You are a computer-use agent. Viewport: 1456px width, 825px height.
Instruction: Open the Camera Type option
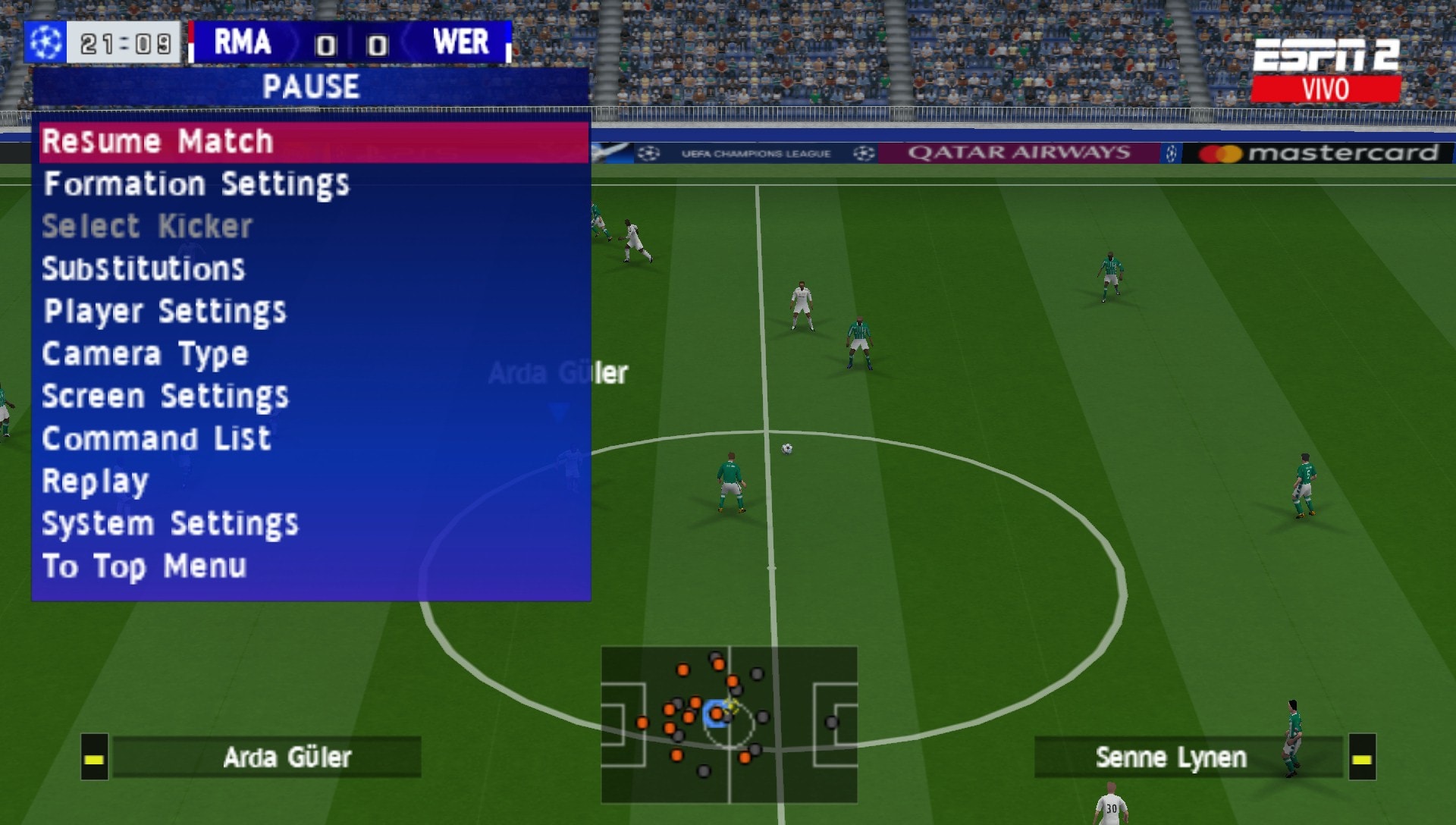(x=146, y=353)
